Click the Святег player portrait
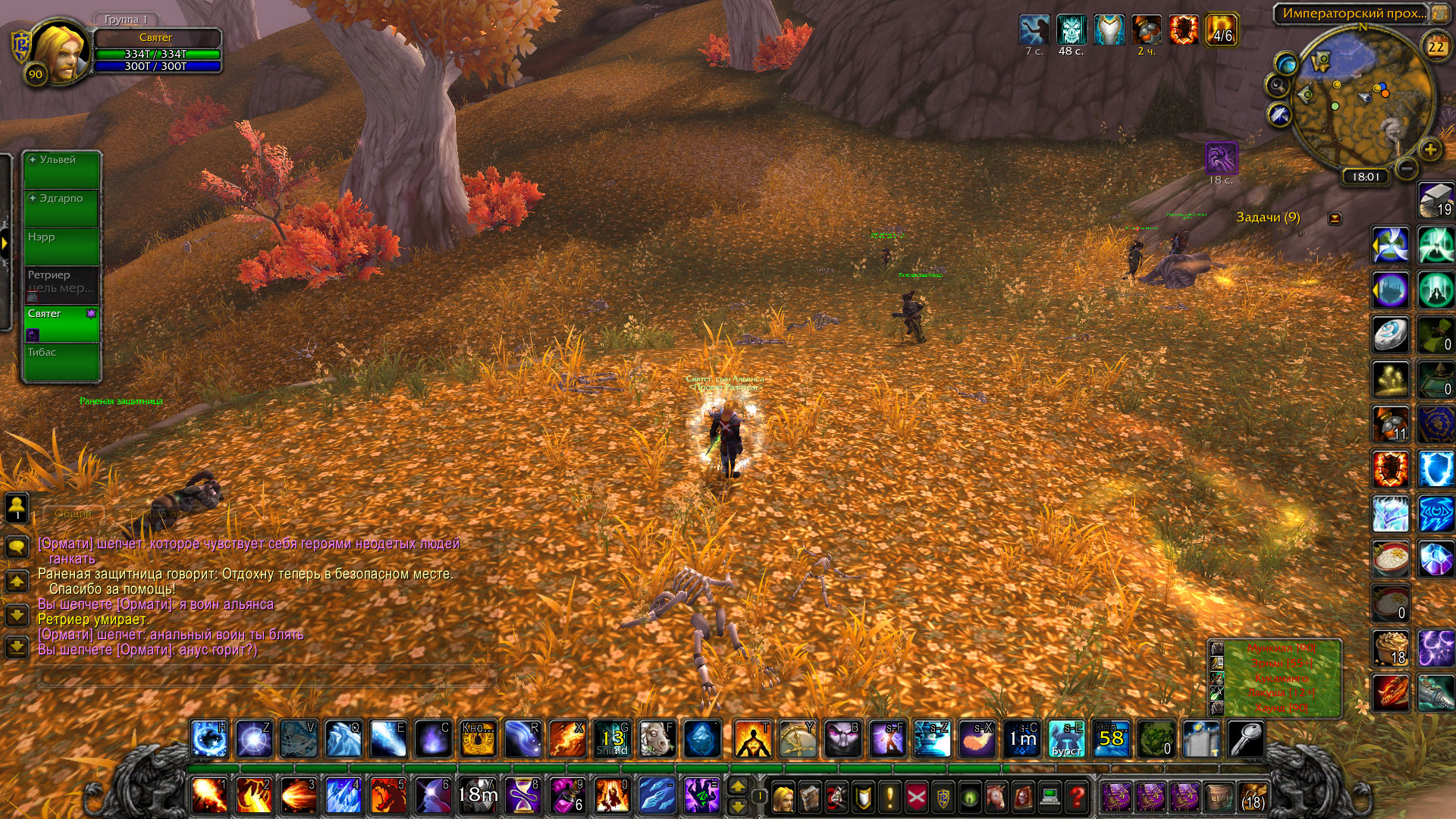Viewport: 1456px width, 819px height. click(x=58, y=52)
